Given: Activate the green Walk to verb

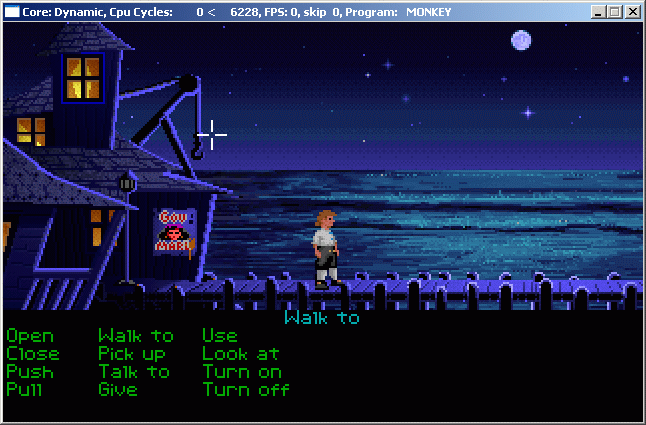Looking at the screenshot, I should [136, 336].
